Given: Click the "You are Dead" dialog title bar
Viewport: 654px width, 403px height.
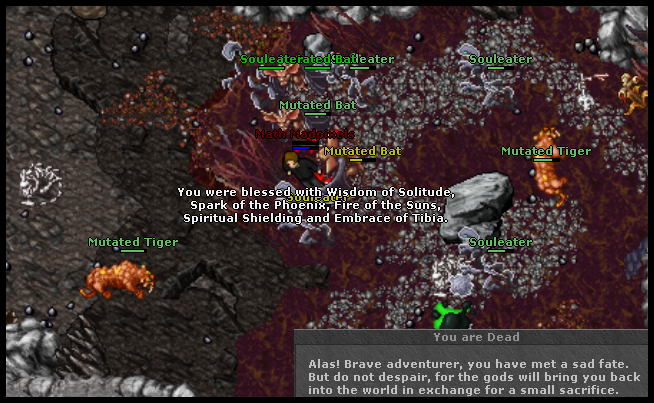Looking at the screenshot, I should click(473, 338).
